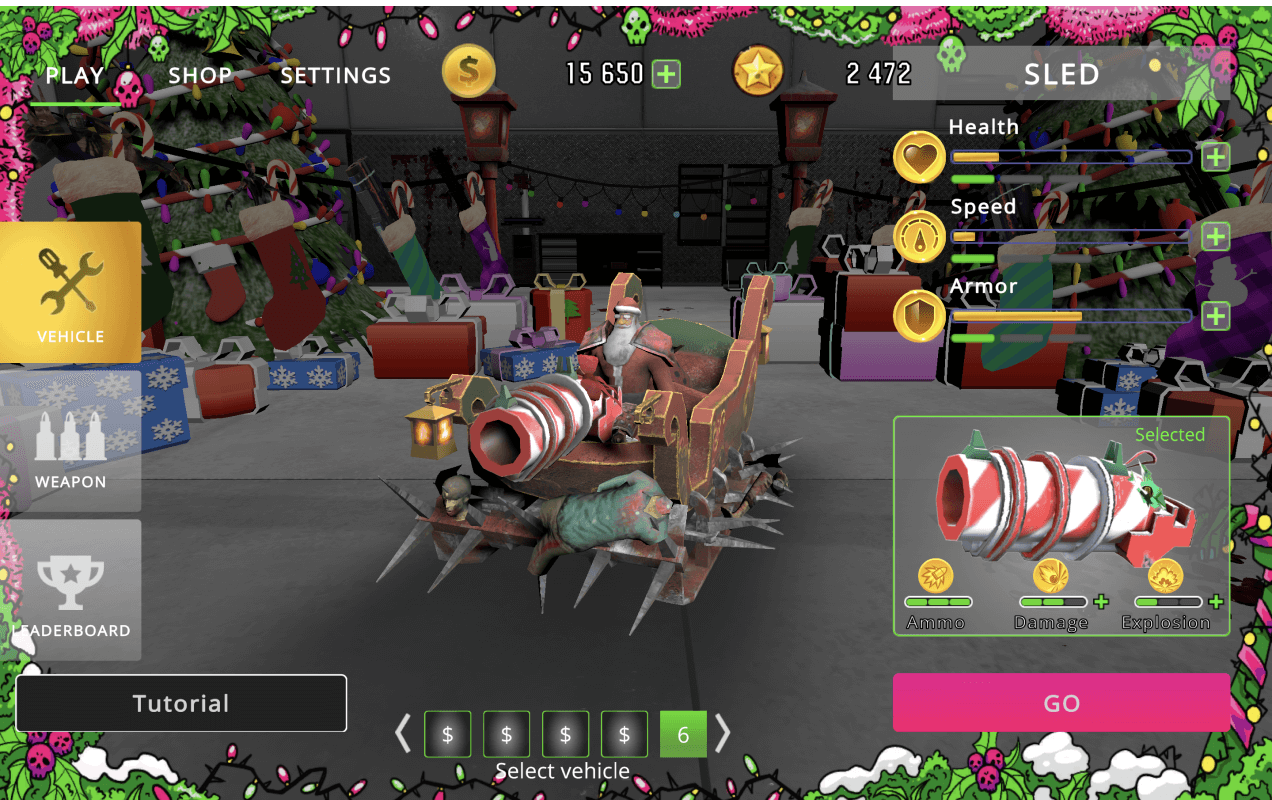Open the SETTINGS menu
The image size is (1272, 800).
[335, 75]
